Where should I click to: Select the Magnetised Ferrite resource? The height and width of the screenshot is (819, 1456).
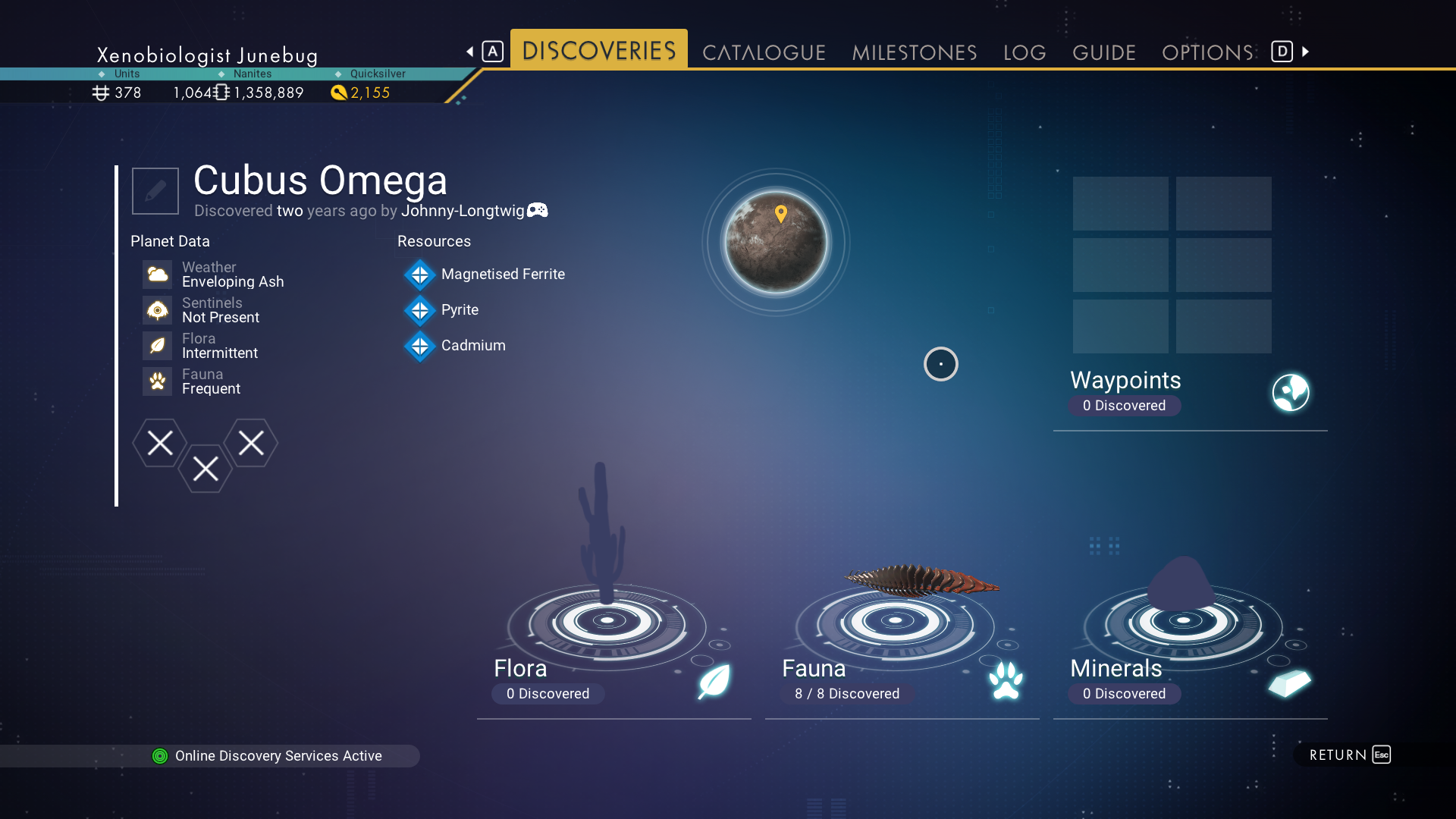click(x=502, y=275)
